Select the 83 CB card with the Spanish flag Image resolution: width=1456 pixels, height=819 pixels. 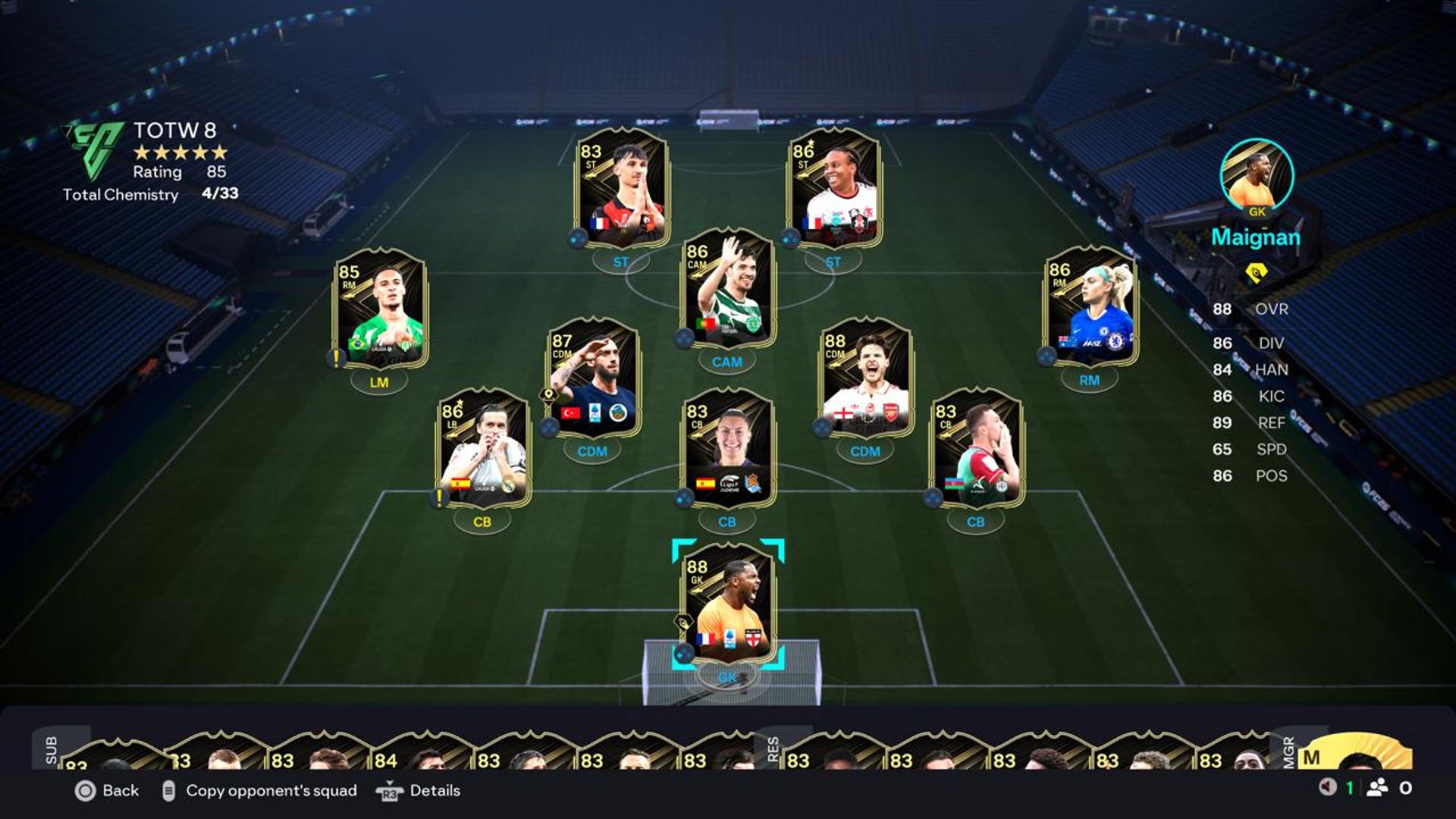click(x=728, y=449)
